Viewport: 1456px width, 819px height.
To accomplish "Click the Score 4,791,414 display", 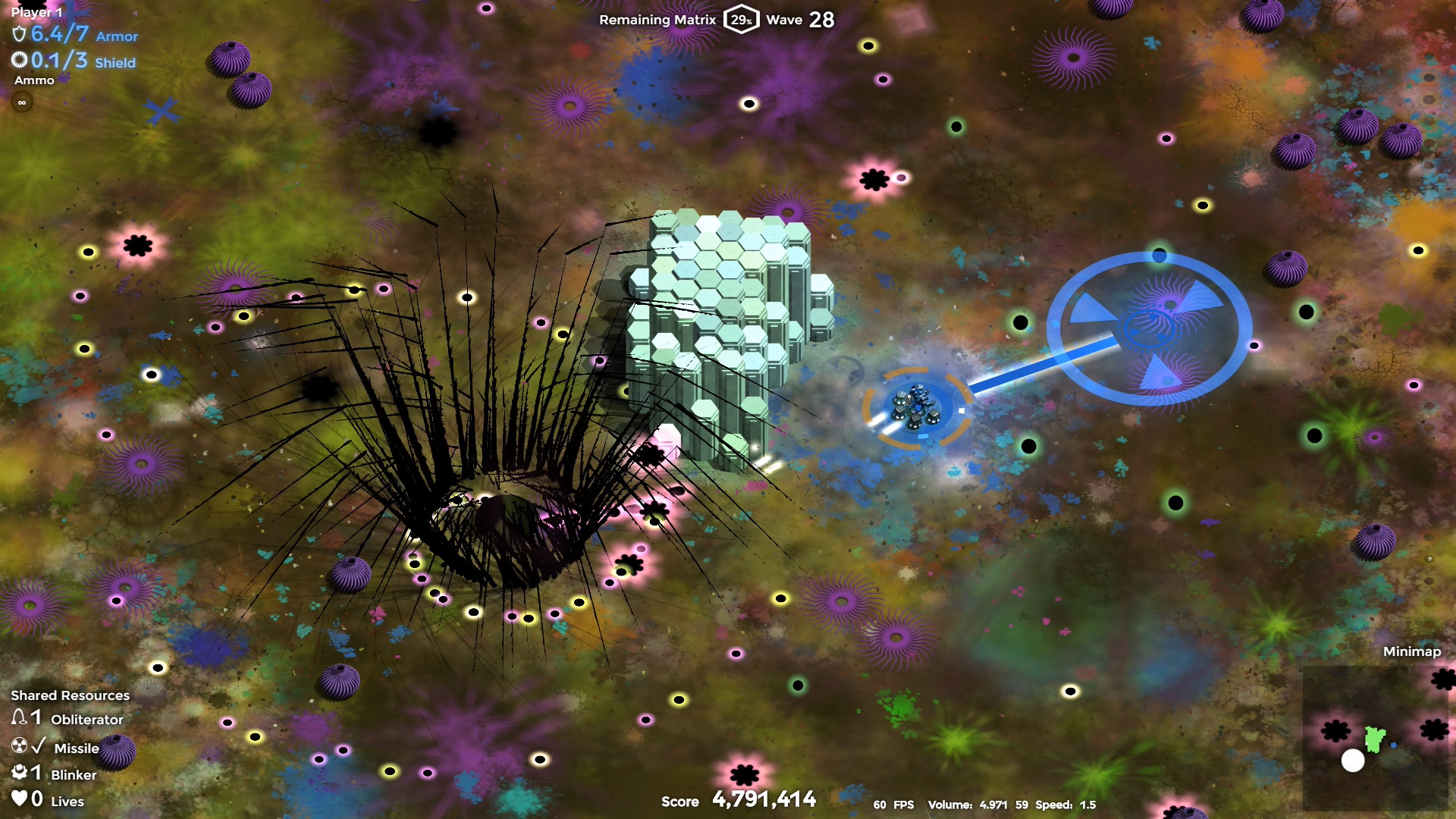I will click(x=763, y=798).
